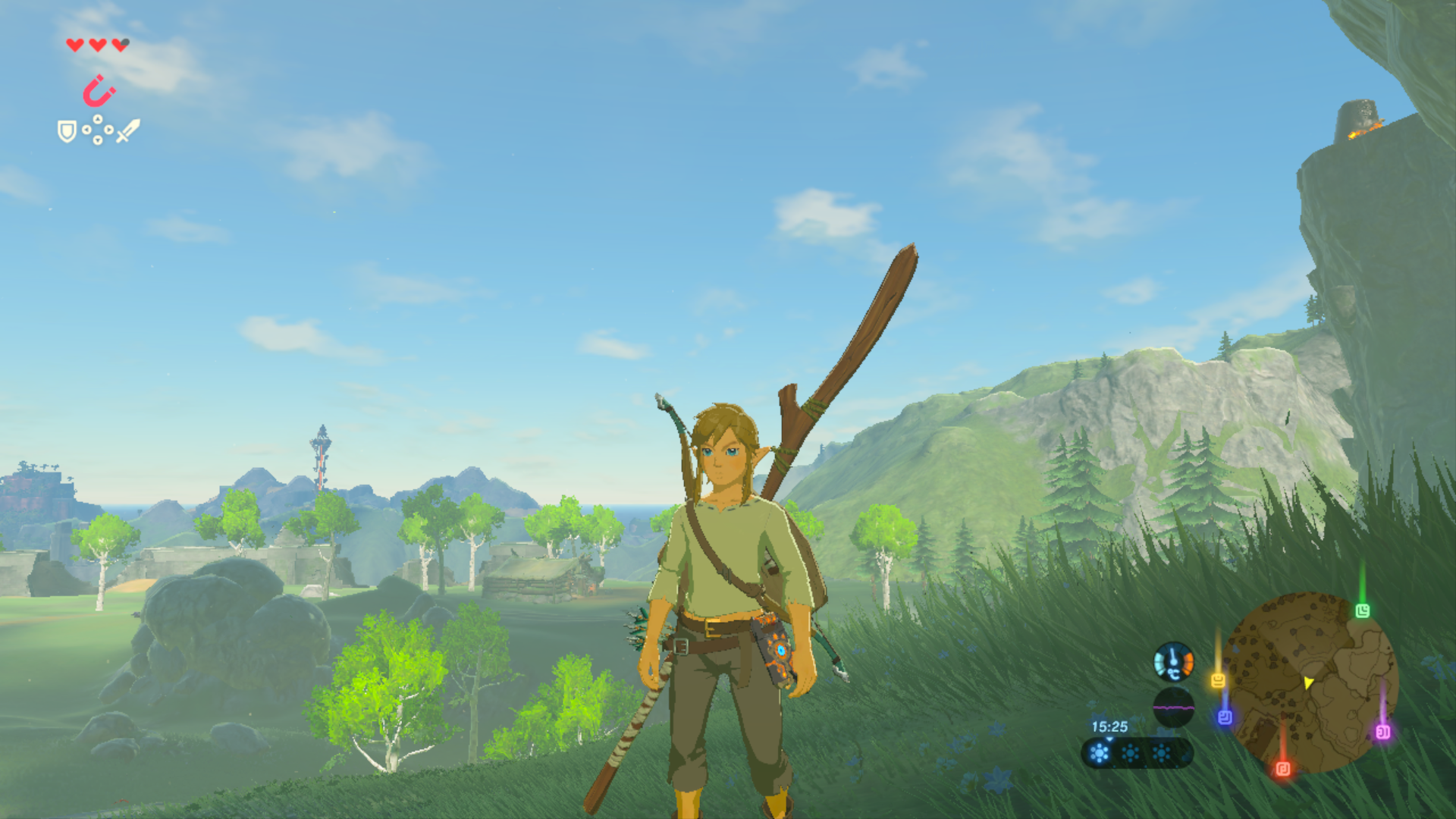1456x819 pixels.
Task: Toggle the blue beacon marker on the minimap
Action: tap(1225, 717)
